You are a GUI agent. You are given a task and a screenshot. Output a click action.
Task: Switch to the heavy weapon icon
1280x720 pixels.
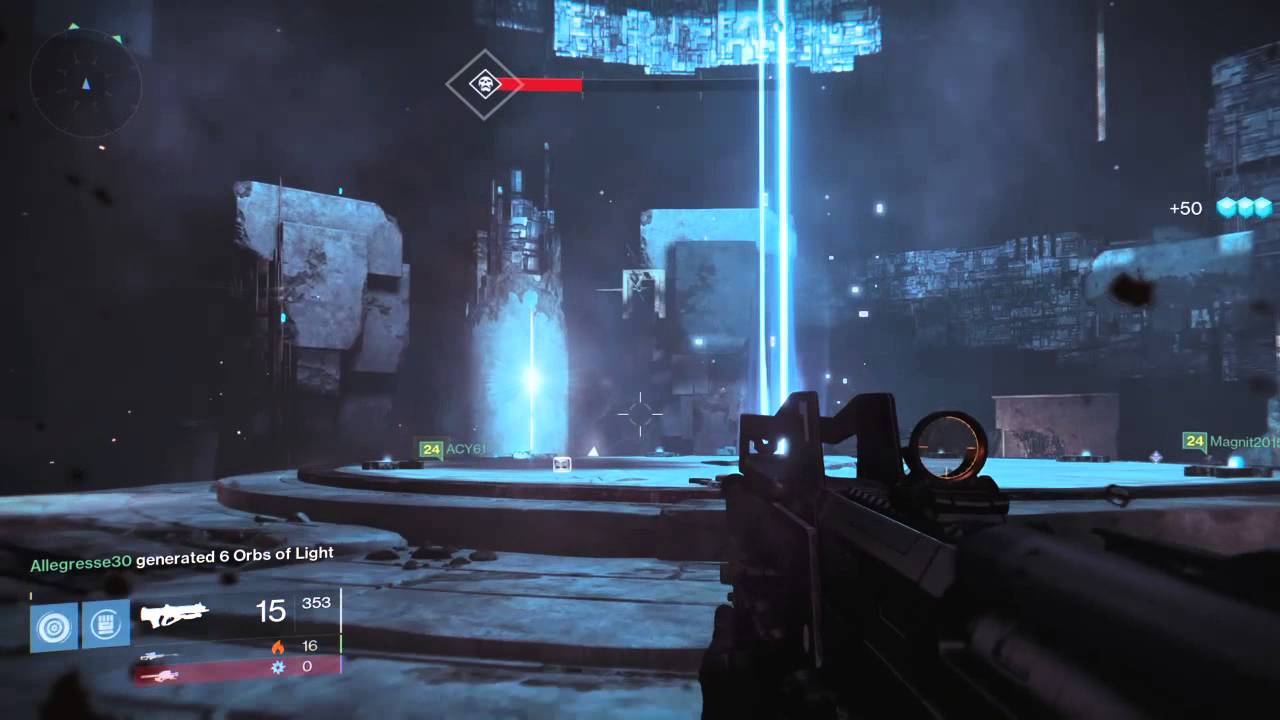coord(159,676)
